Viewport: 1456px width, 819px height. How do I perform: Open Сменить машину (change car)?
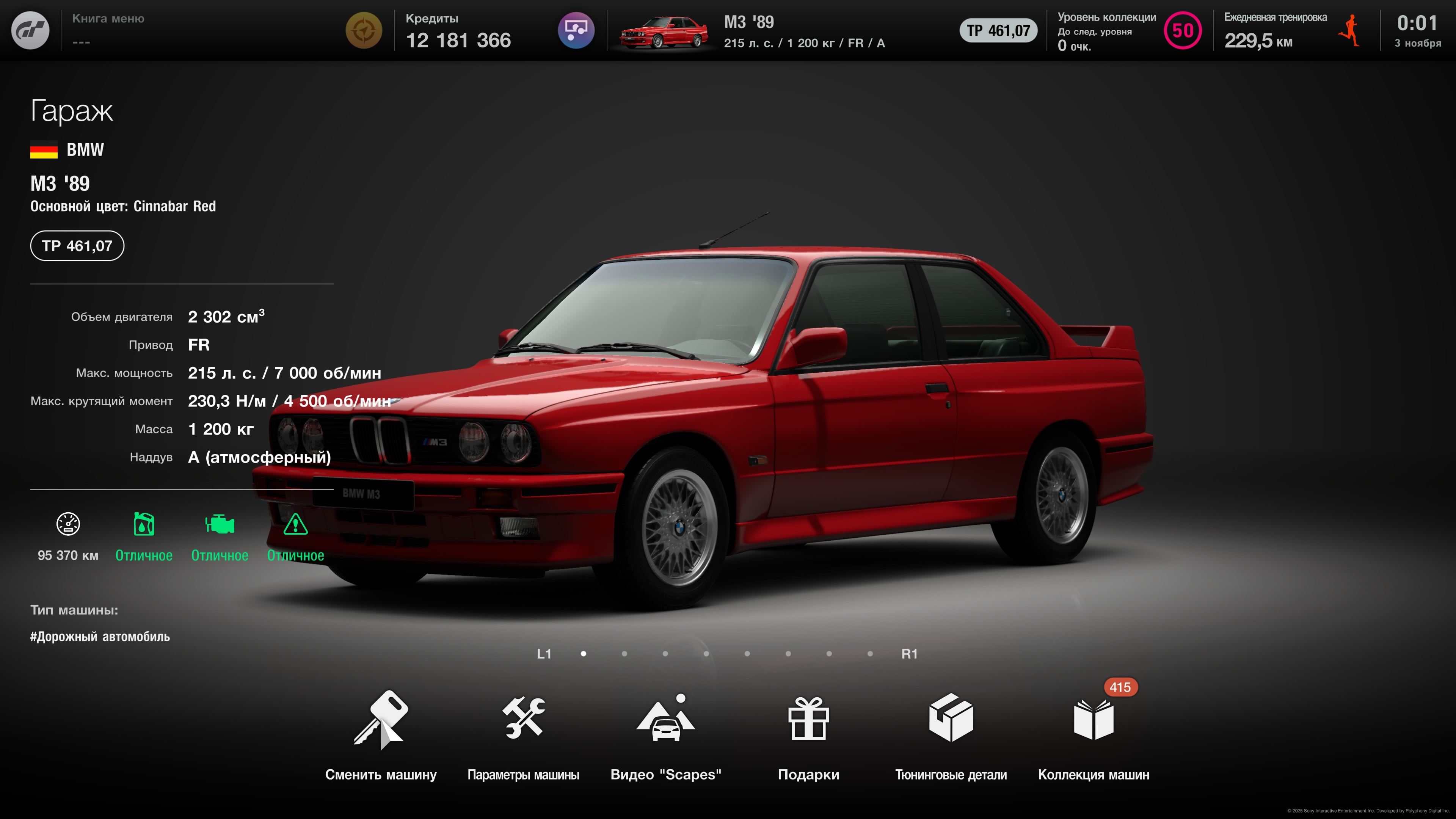[380, 735]
